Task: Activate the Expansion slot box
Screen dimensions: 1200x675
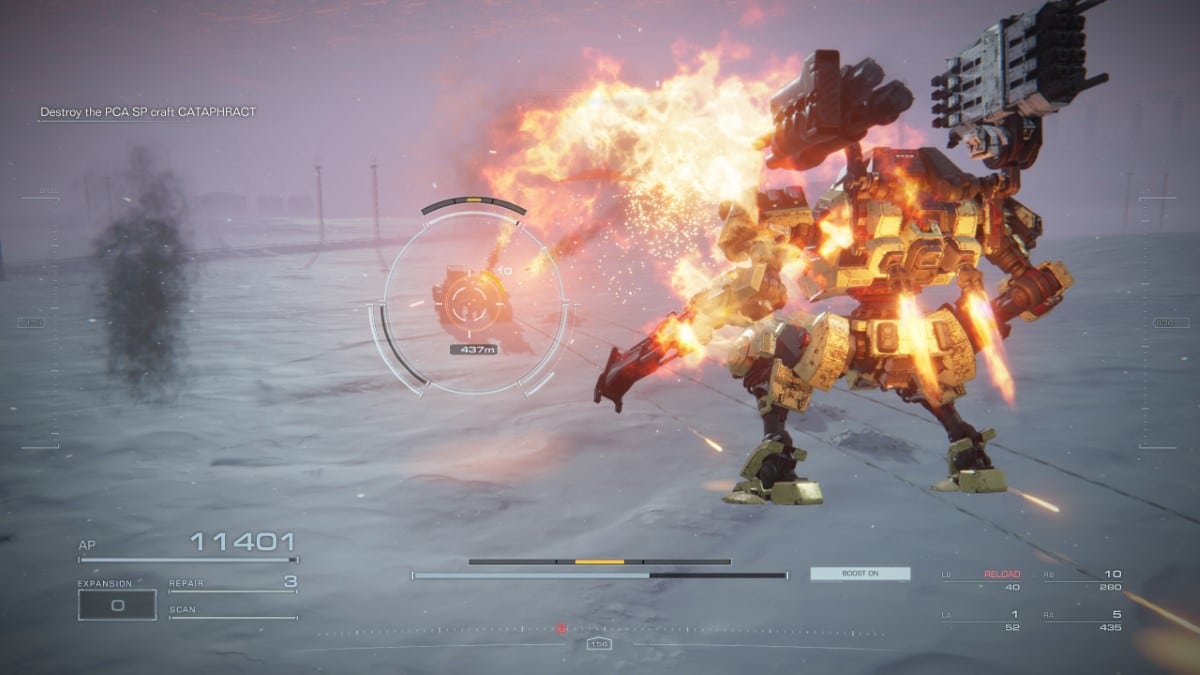Action: point(117,604)
